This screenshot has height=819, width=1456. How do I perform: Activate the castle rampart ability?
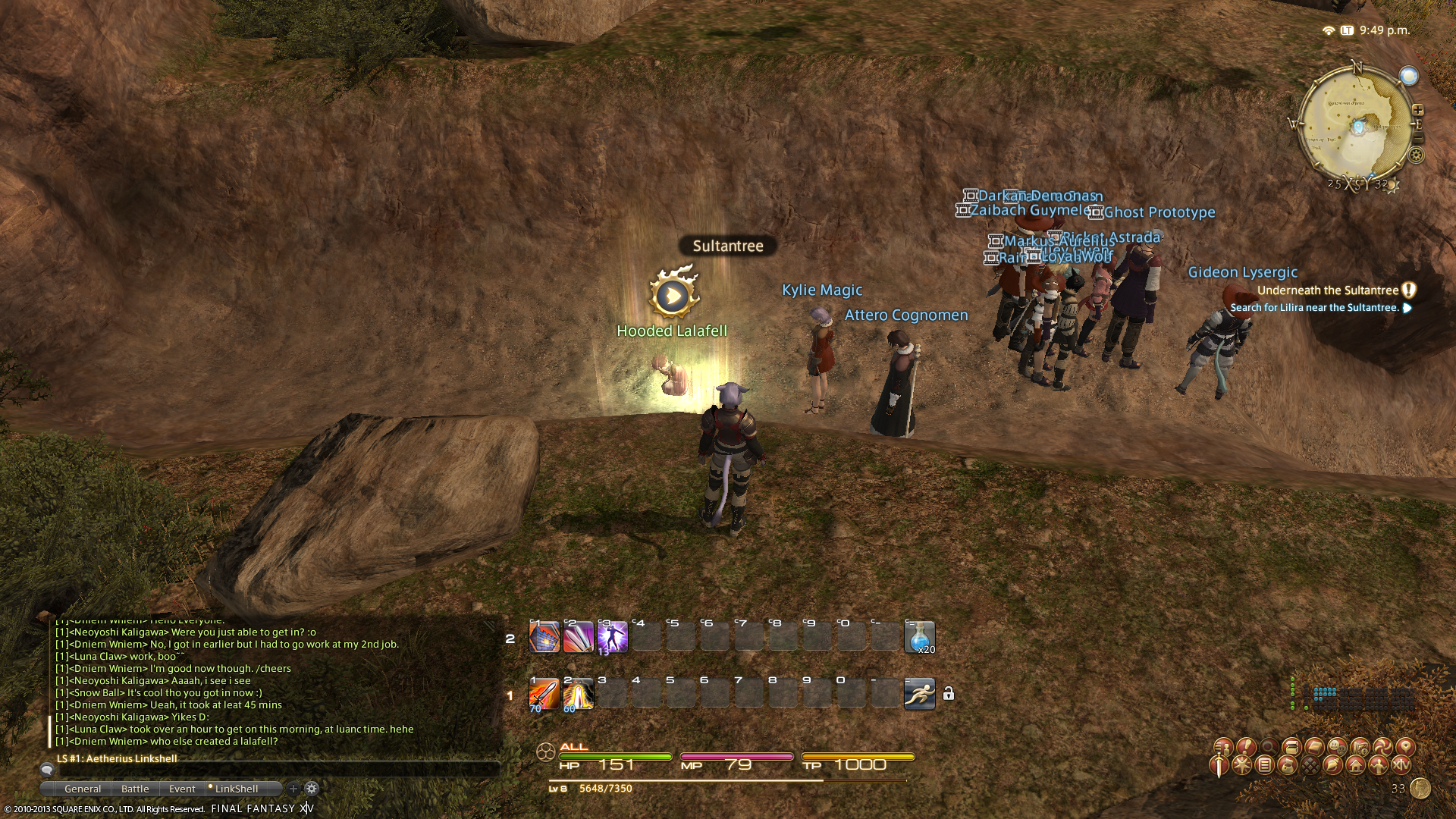(544, 637)
